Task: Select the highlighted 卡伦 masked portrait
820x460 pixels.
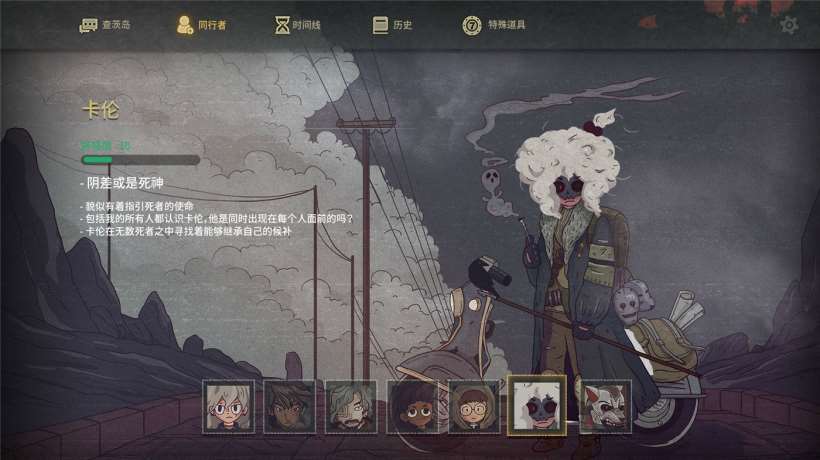Action: click(537, 405)
